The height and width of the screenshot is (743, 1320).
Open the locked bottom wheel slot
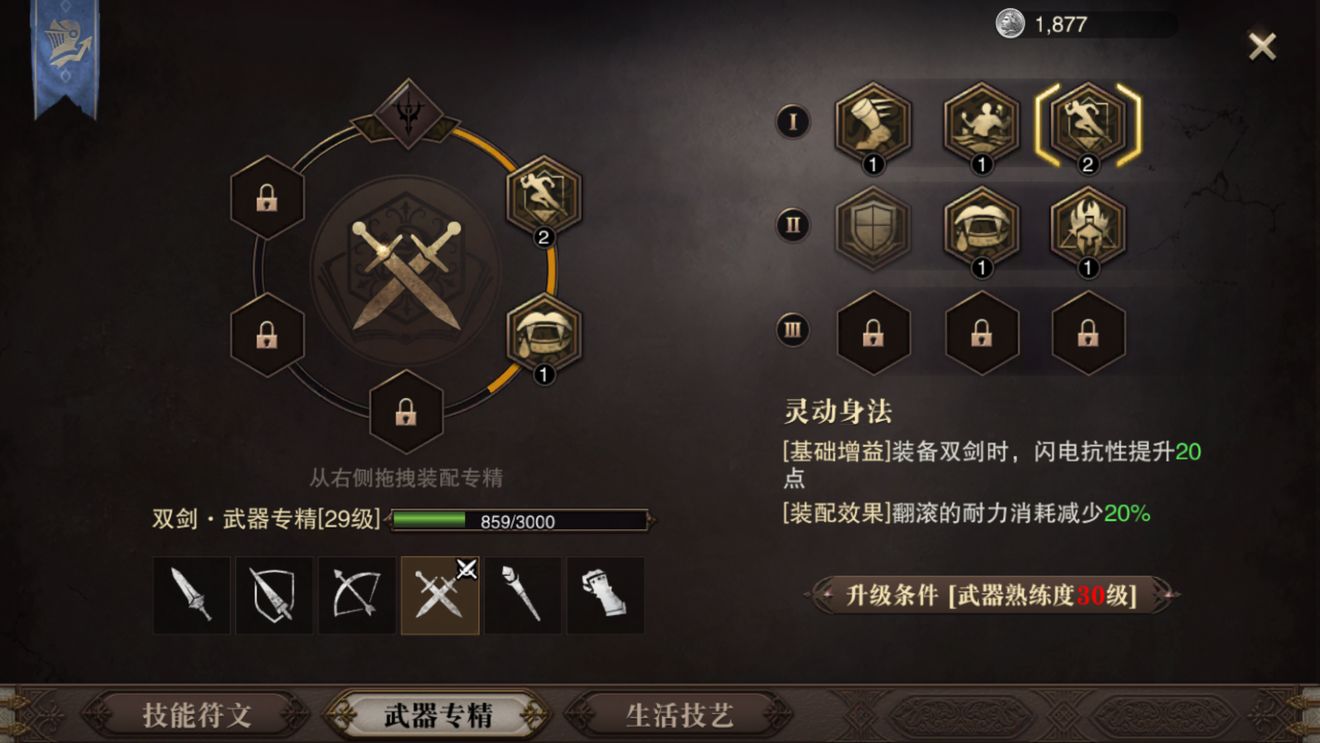404,413
